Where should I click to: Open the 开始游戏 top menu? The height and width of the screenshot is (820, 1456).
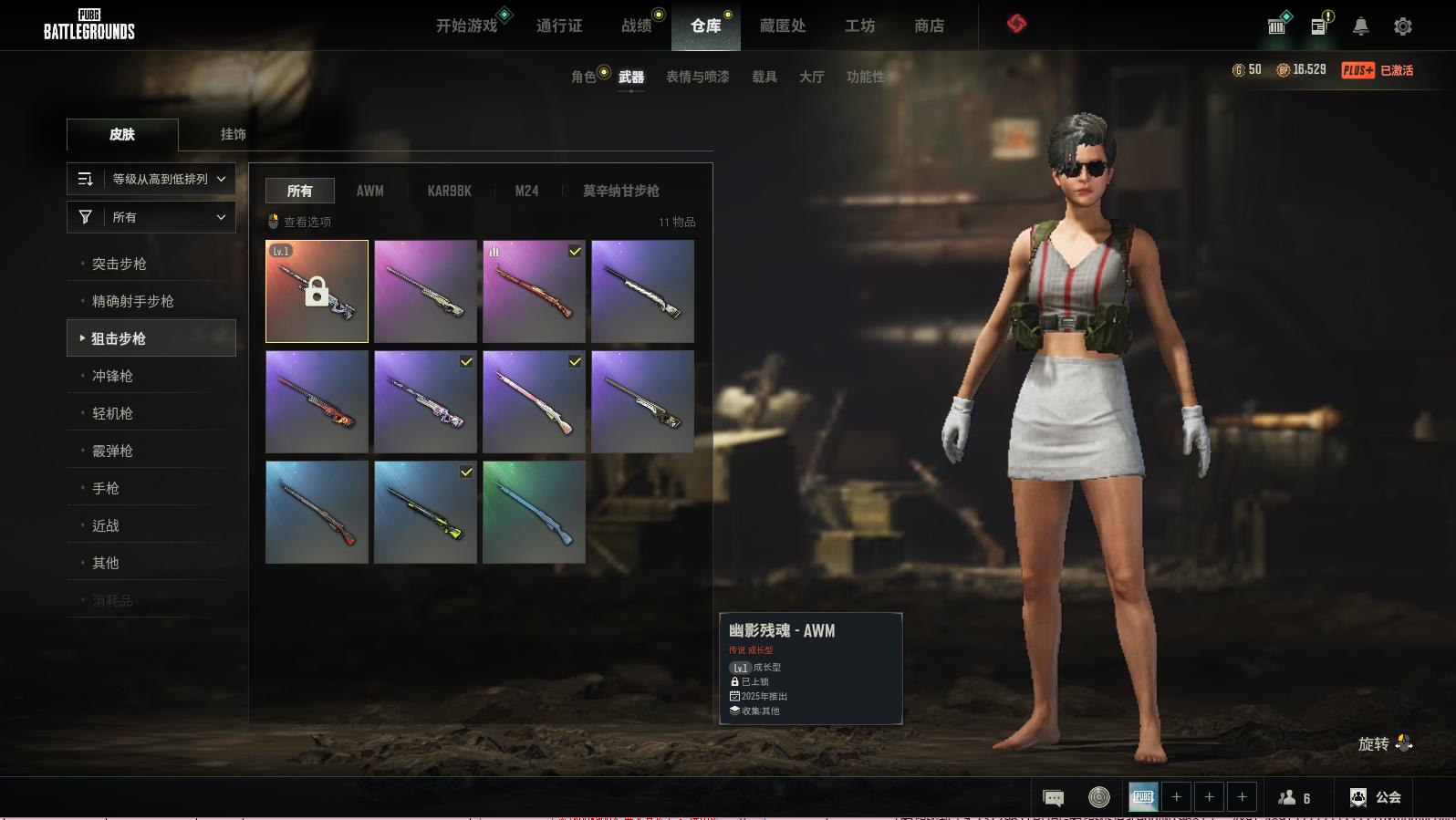[466, 26]
